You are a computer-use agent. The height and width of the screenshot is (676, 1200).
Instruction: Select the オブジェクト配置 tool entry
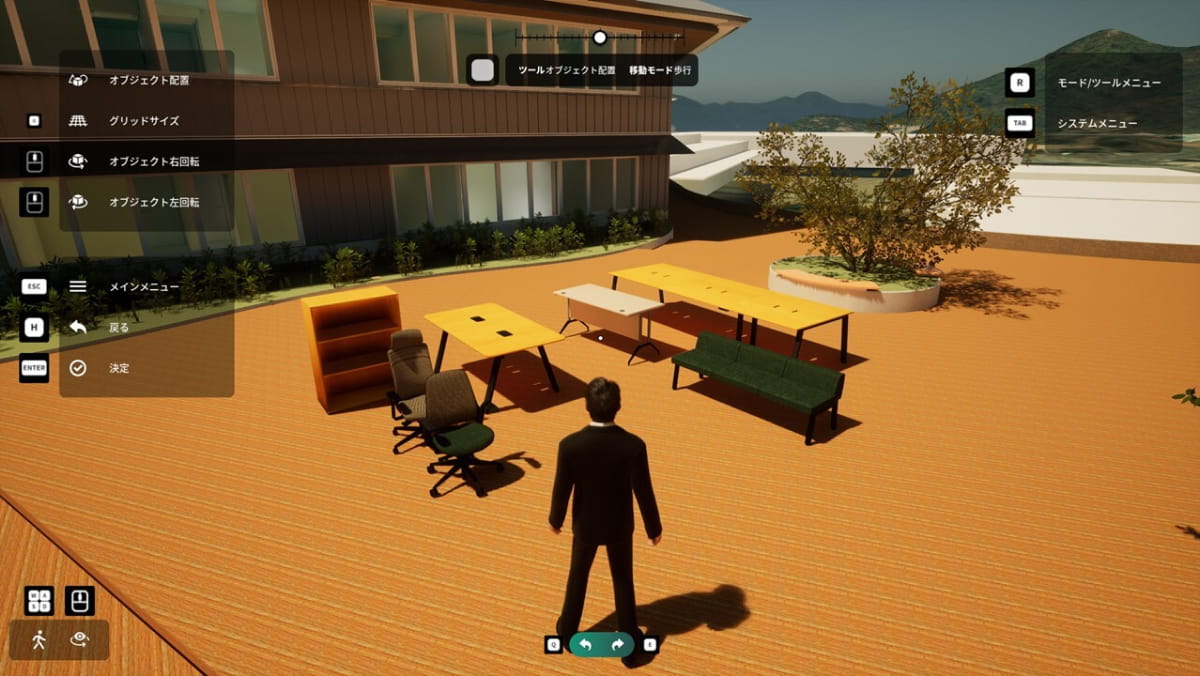(x=148, y=80)
